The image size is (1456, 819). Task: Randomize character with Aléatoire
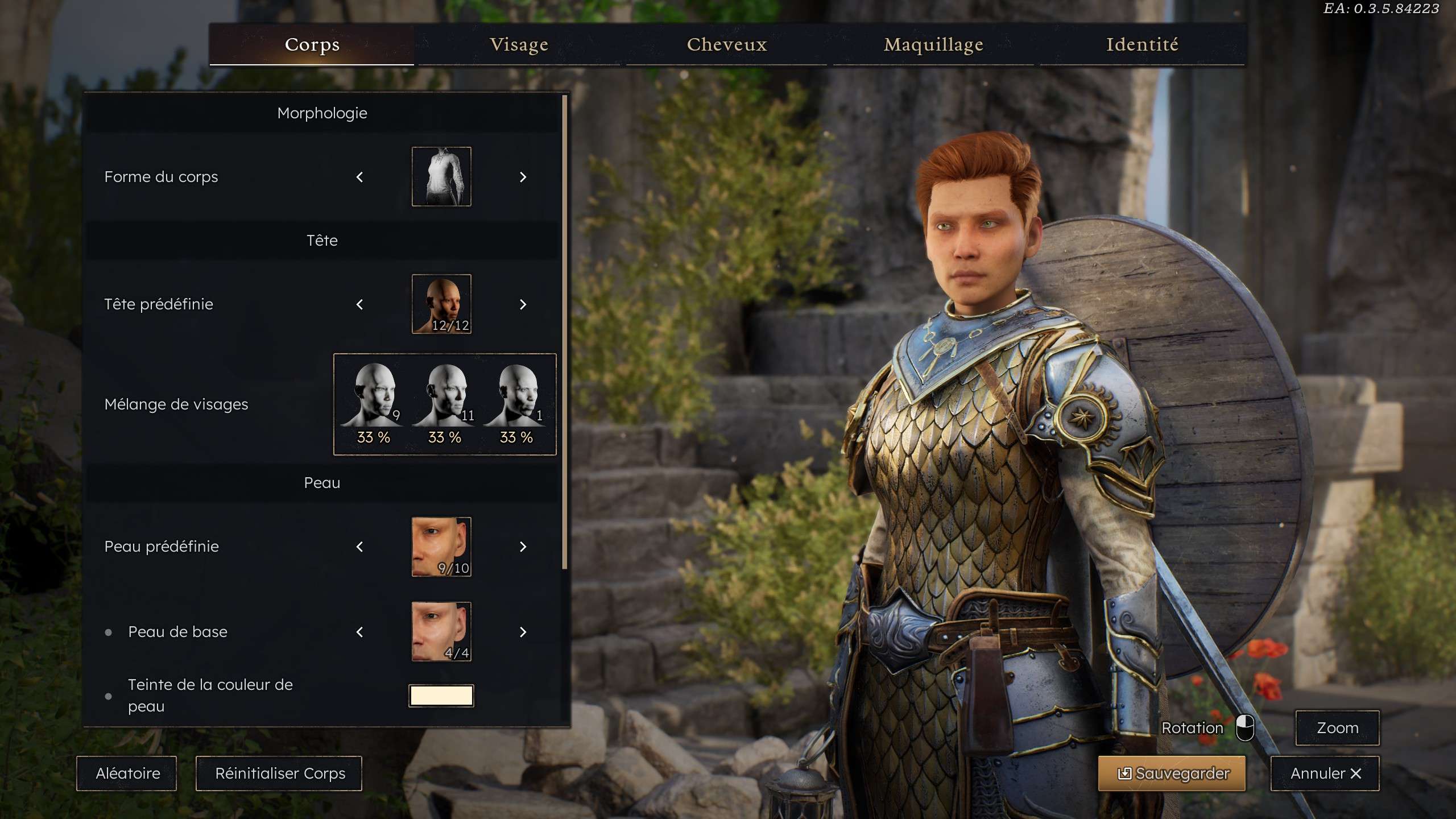tap(127, 773)
